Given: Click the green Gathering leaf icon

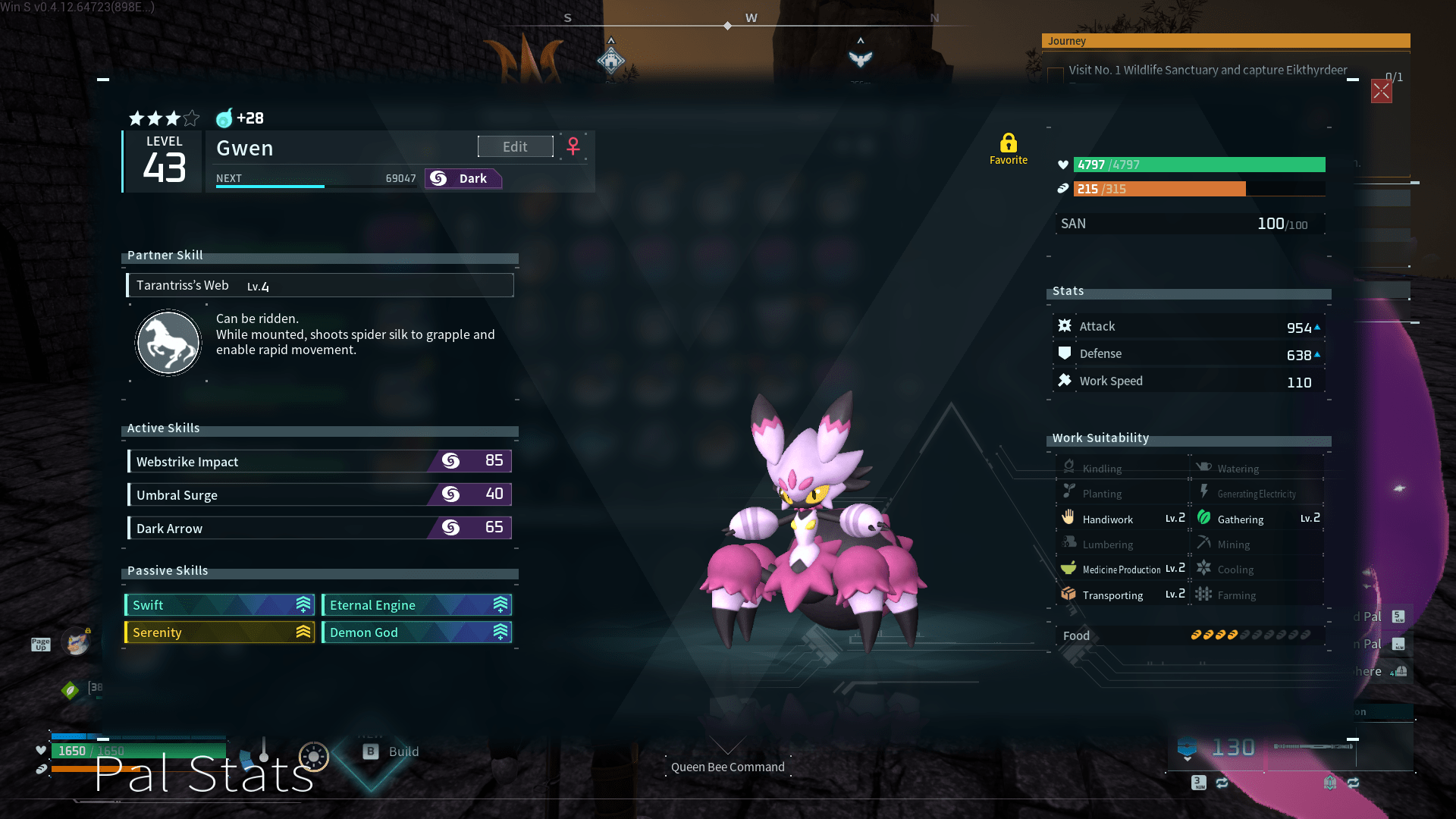Looking at the screenshot, I should (1205, 518).
